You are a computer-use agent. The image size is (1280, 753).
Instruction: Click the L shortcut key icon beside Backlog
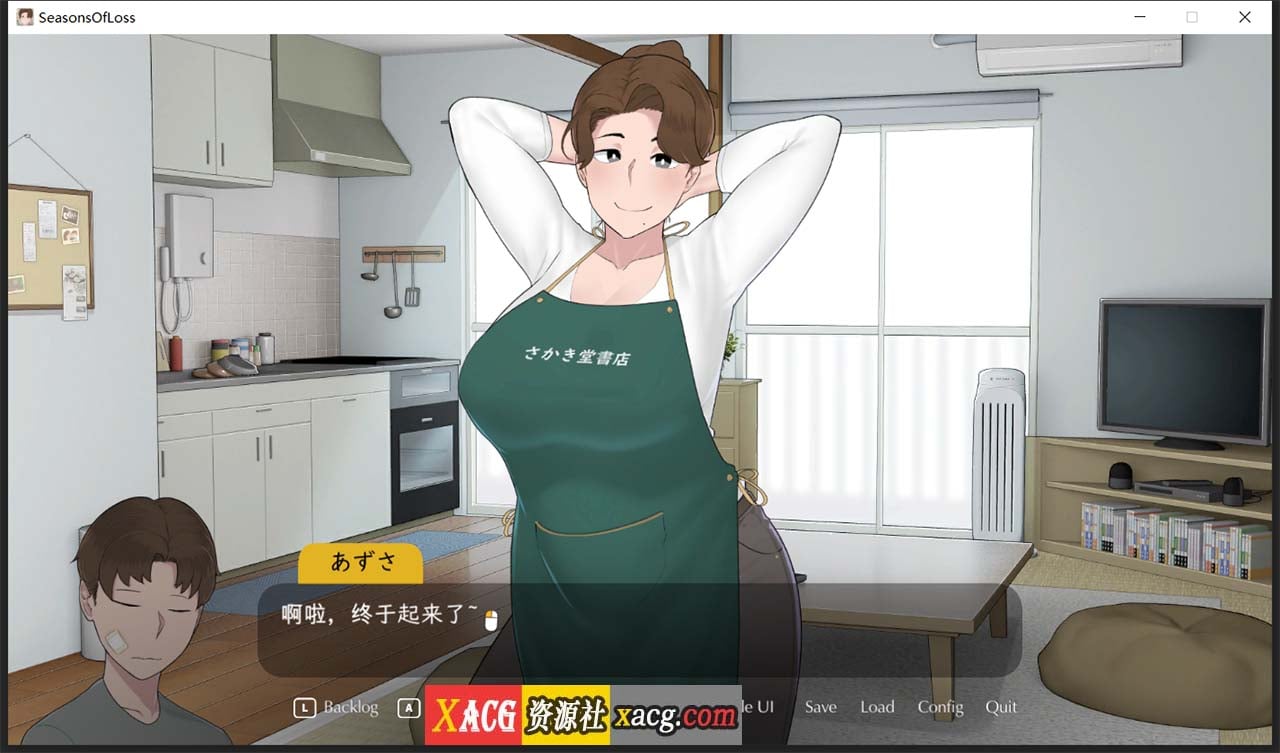click(x=303, y=707)
